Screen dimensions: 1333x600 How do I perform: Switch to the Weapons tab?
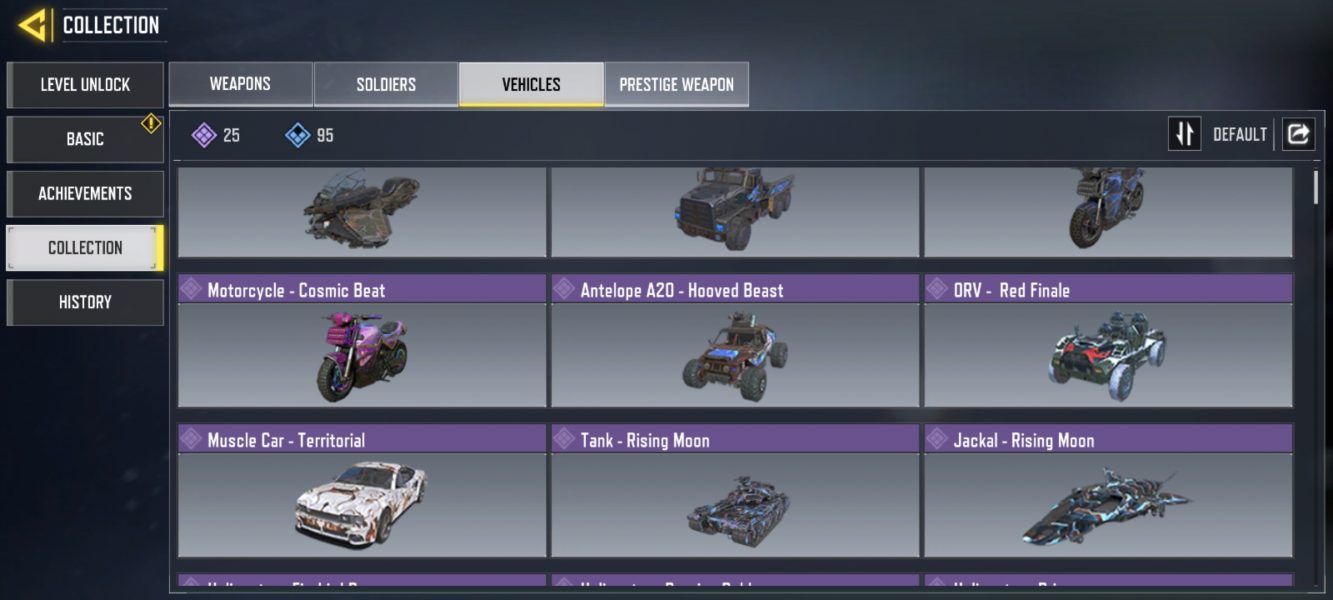click(x=240, y=84)
